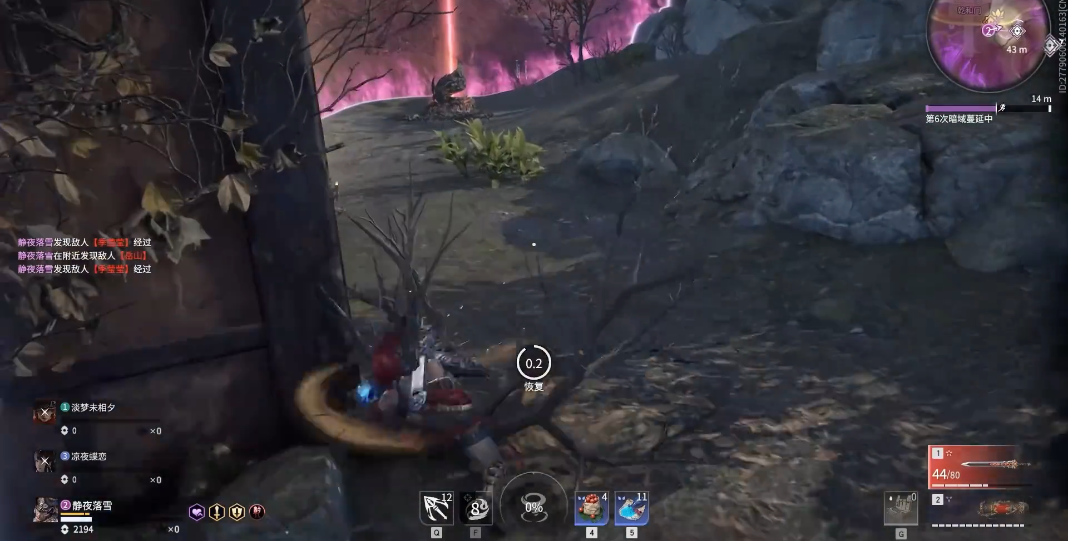Screen dimensions: 1068x541
Task: Select the G grappling hook item slot
Action: point(900,508)
